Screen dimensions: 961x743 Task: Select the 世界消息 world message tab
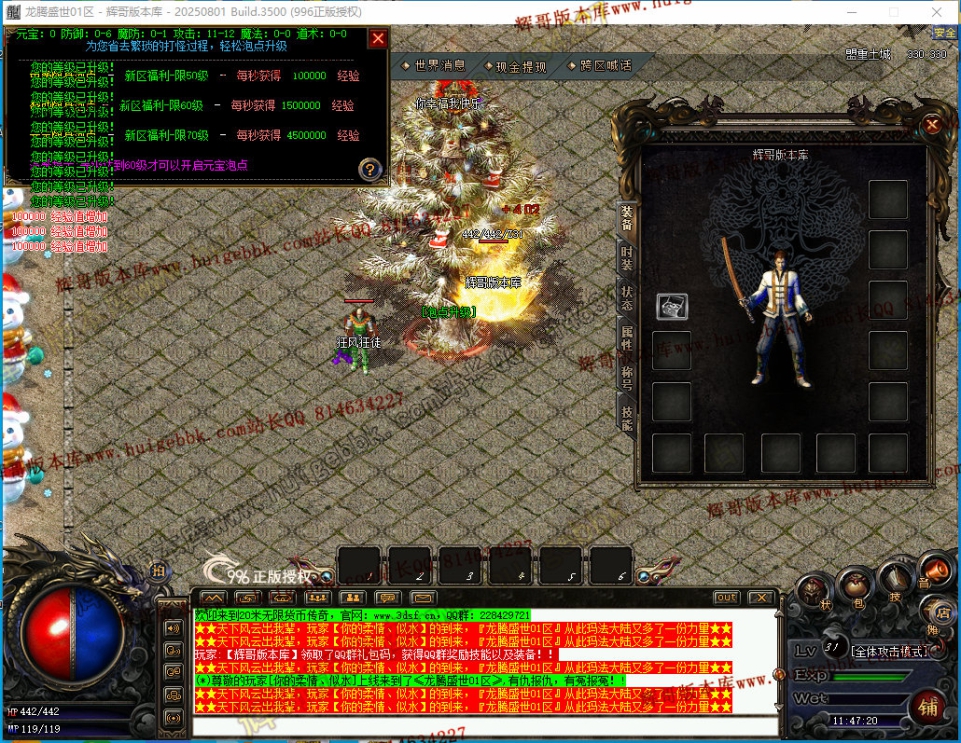point(439,66)
